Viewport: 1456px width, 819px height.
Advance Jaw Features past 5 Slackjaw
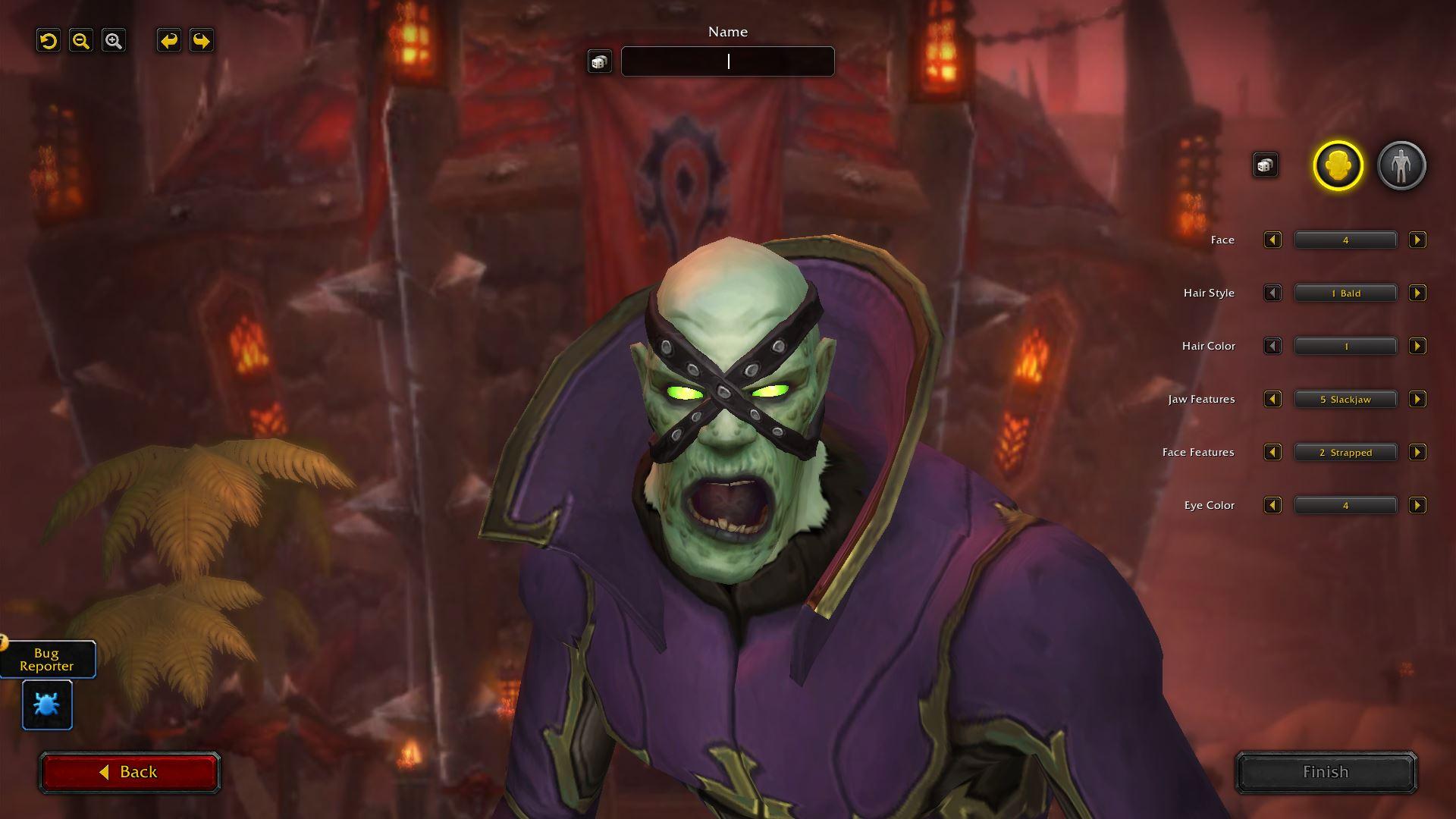coord(1417,399)
